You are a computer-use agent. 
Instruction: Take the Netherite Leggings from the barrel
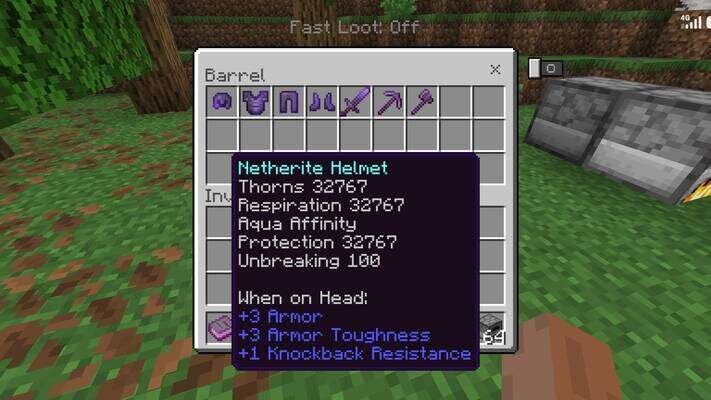tap(289, 101)
